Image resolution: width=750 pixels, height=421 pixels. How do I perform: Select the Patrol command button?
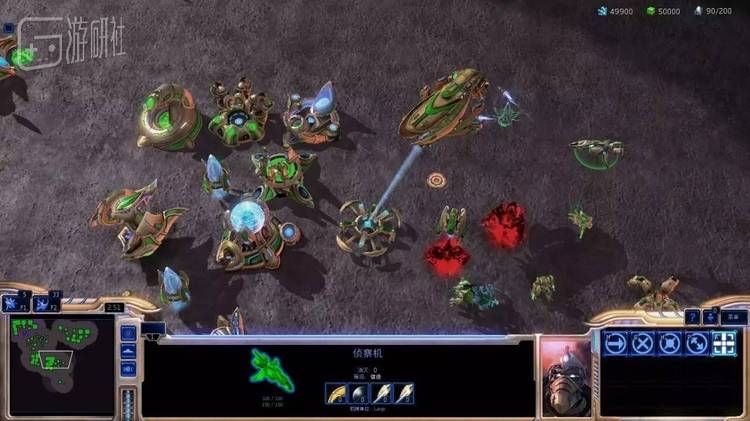[697, 343]
